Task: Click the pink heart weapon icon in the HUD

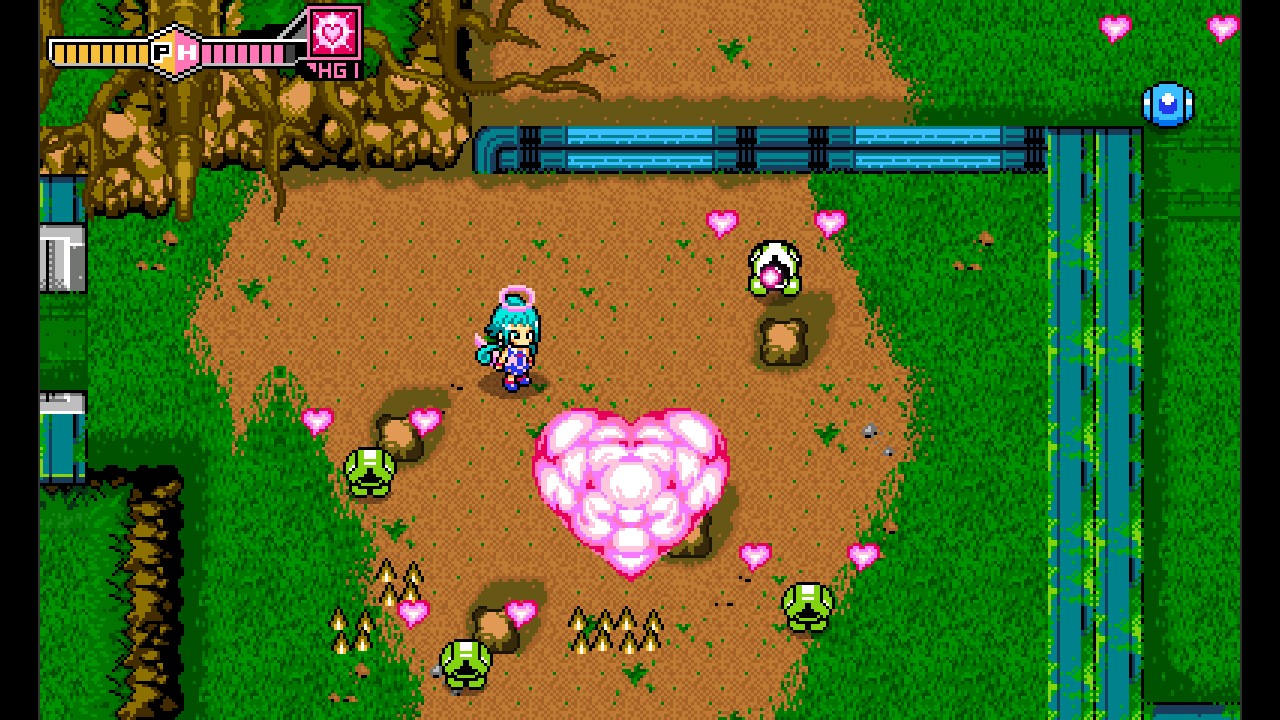Action: pyautogui.click(x=332, y=33)
